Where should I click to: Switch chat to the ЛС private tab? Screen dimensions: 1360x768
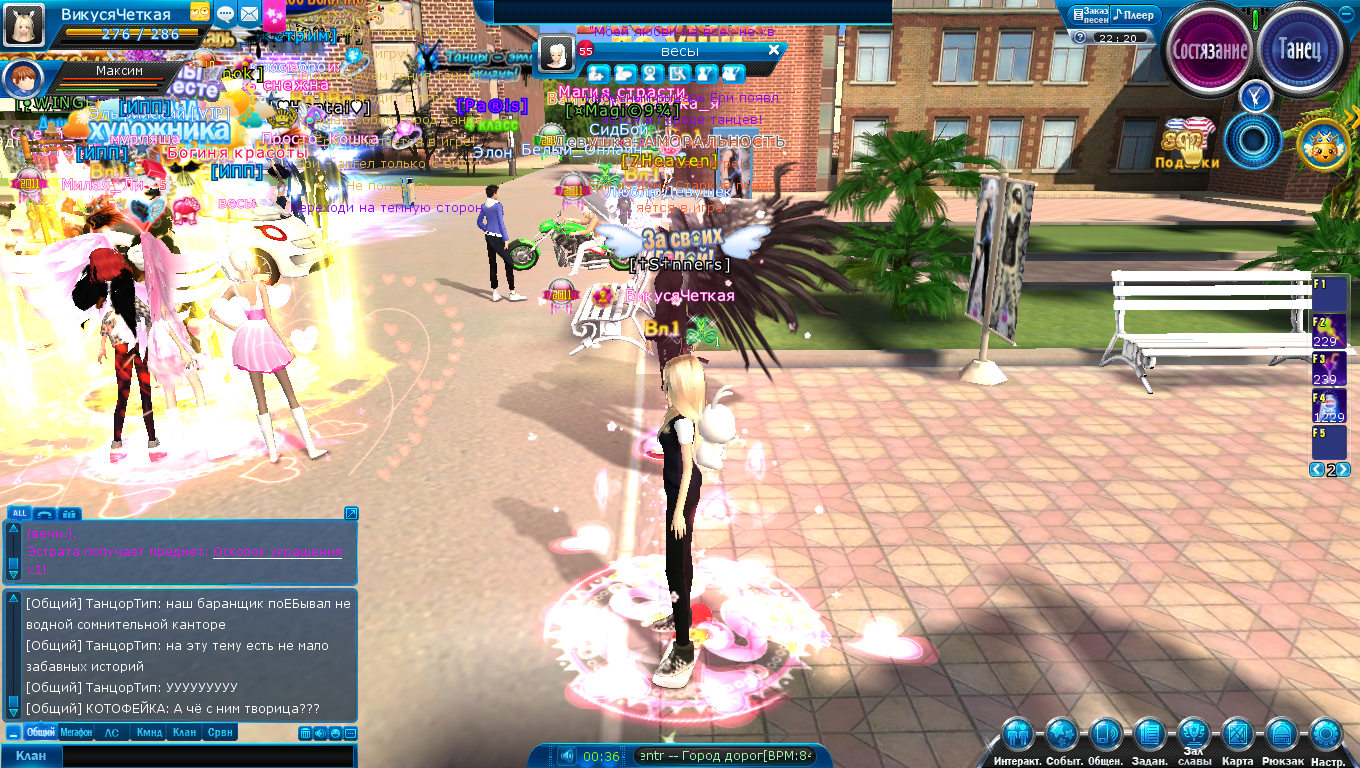(112, 733)
